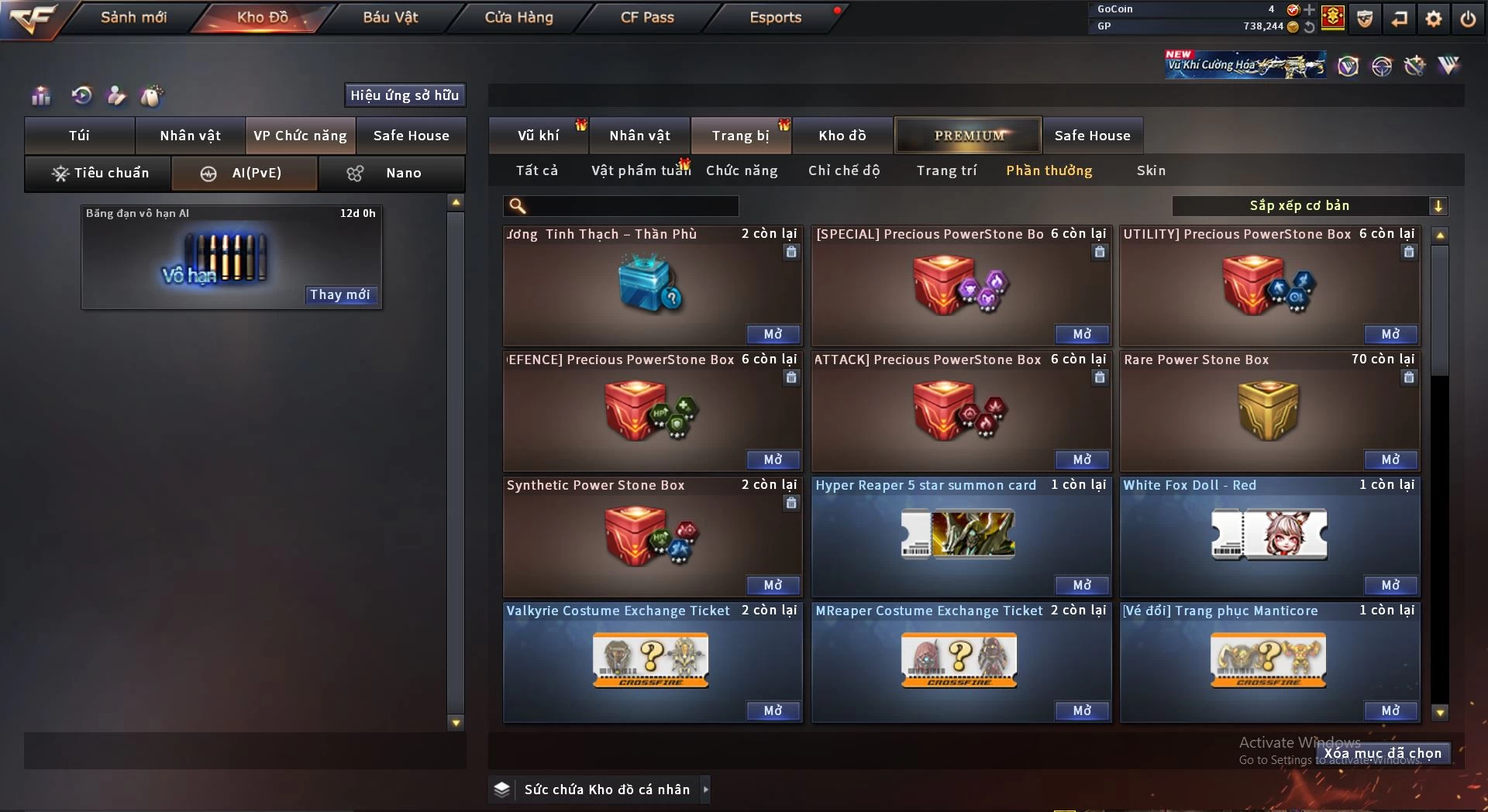Choose the Chức năng filter
1488x812 pixels.
click(742, 170)
